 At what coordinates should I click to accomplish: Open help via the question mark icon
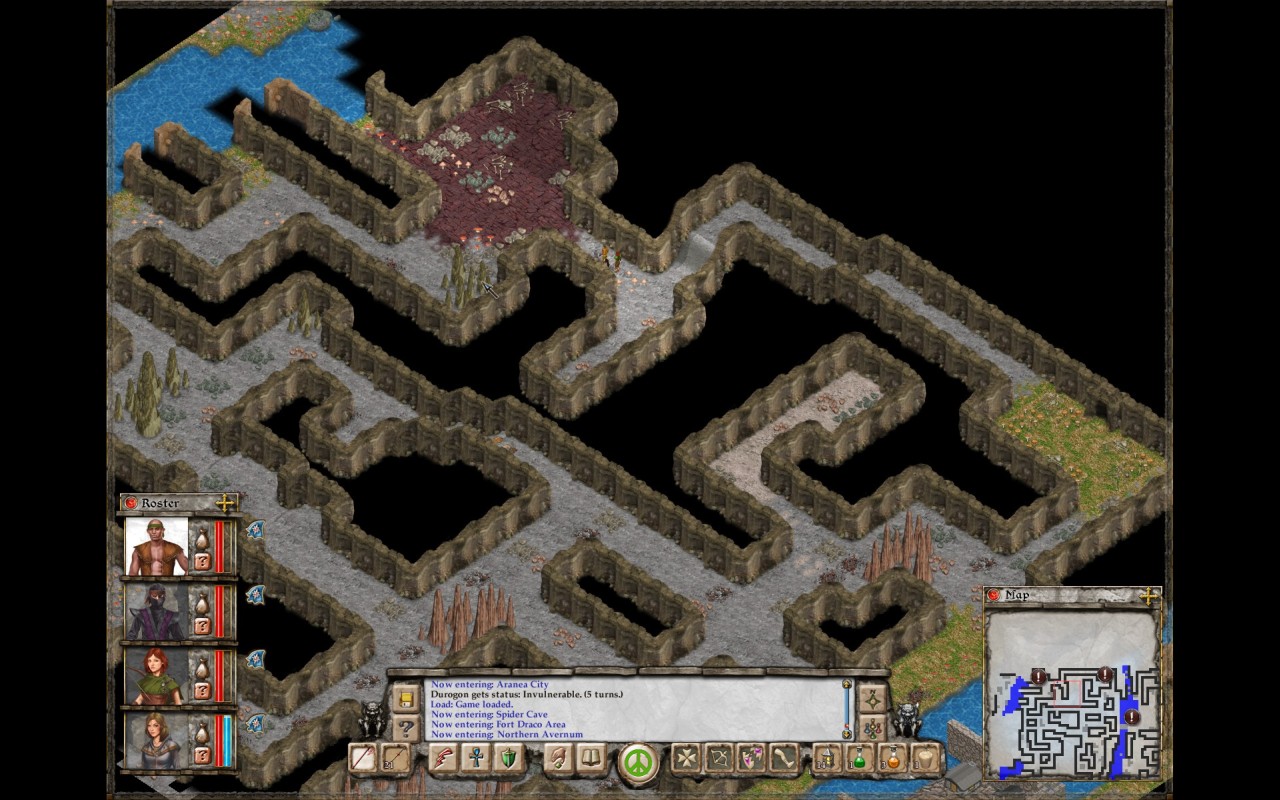coord(406,727)
